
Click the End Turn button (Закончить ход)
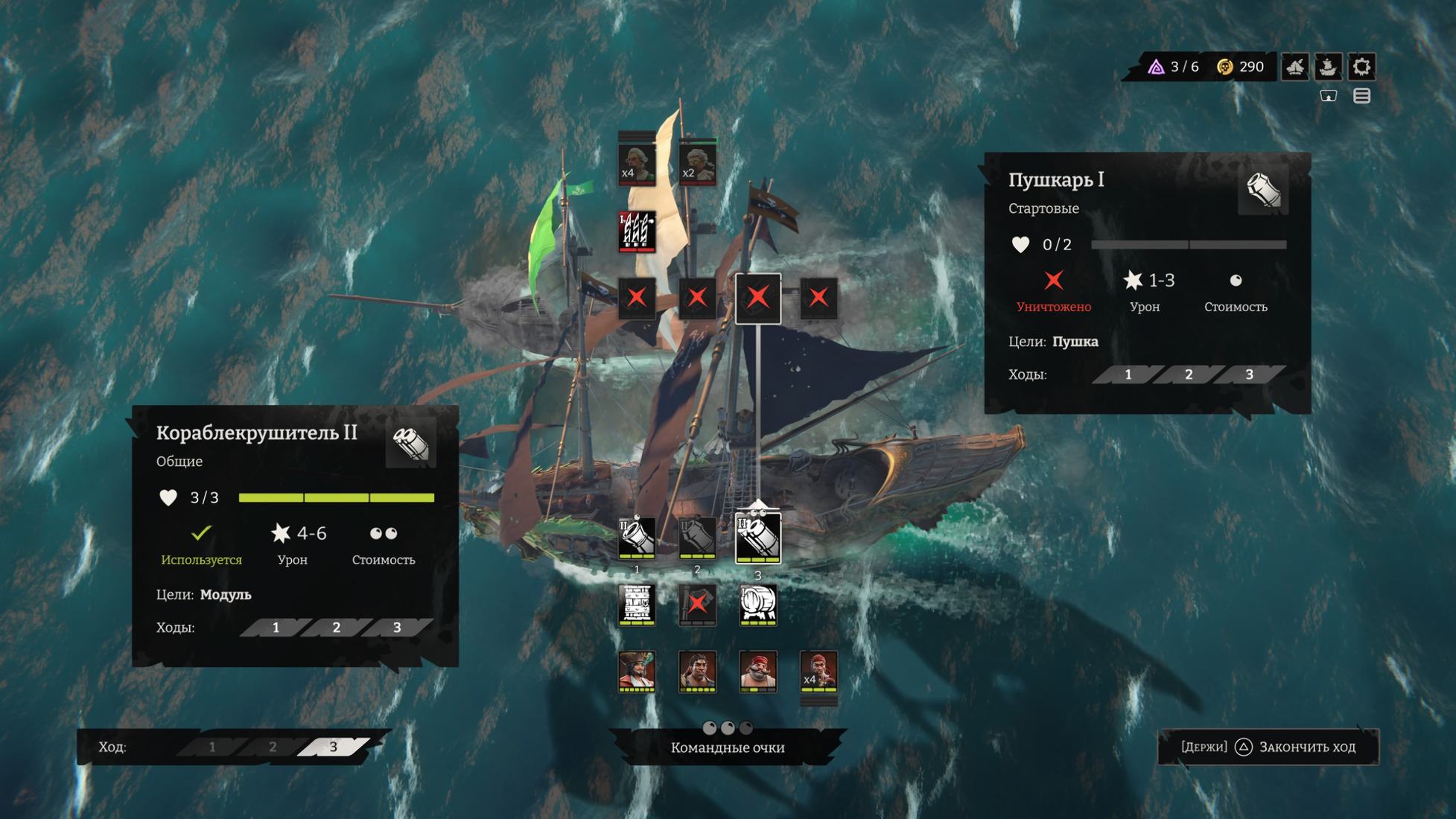pos(1269,747)
